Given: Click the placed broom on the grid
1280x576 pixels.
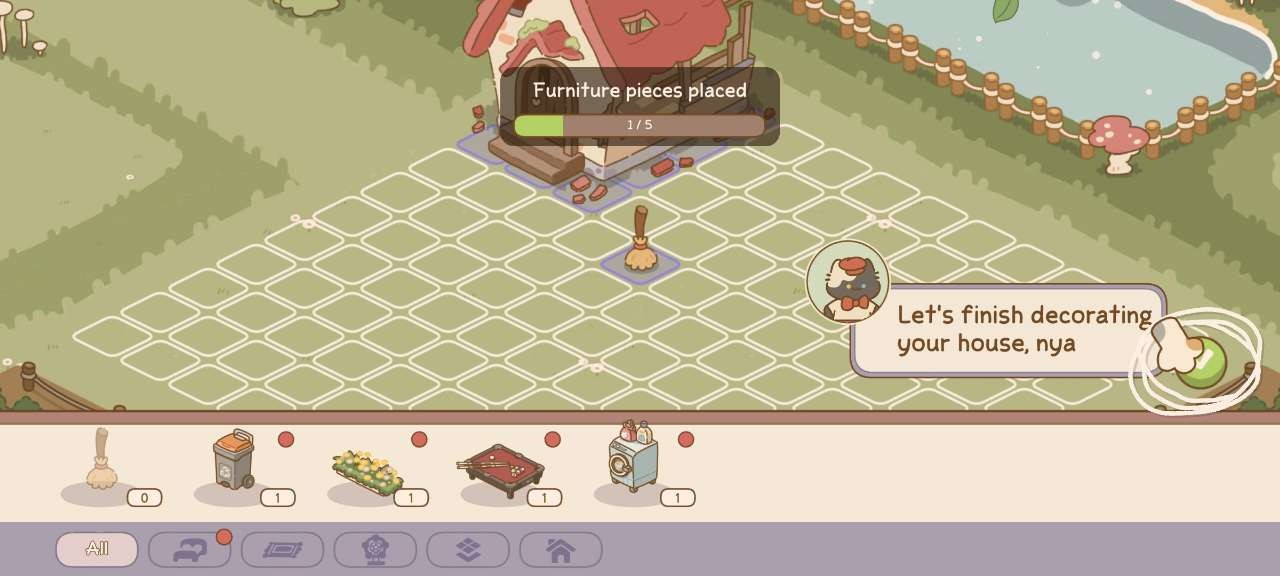Looking at the screenshot, I should pos(640,242).
